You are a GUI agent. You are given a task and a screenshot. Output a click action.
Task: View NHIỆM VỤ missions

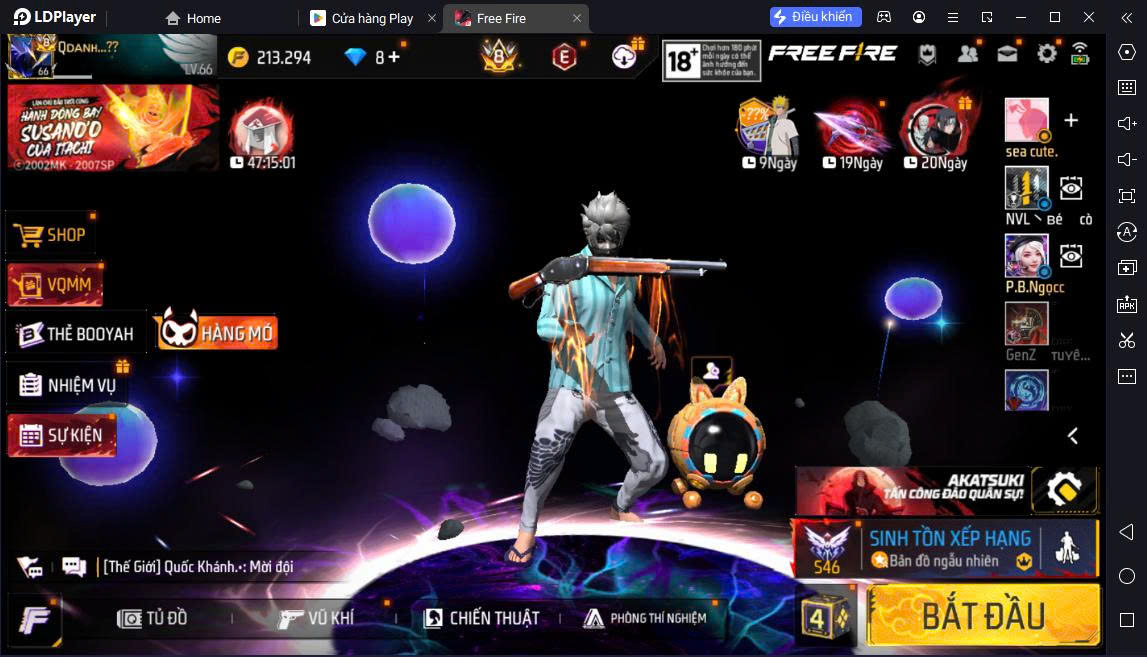[x=69, y=385]
